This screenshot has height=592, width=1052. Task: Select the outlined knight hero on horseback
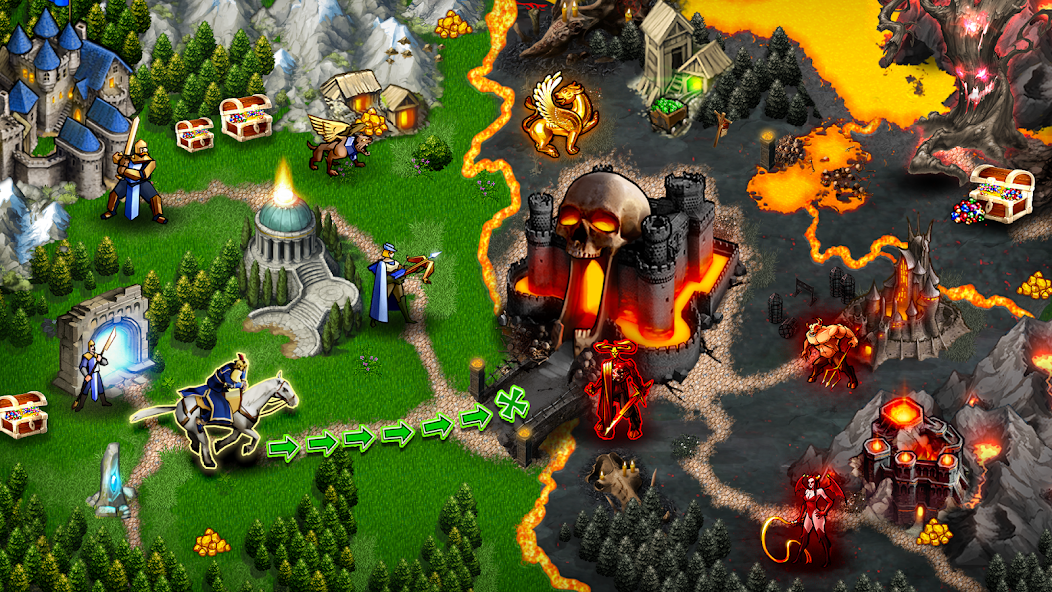(225, 408)
